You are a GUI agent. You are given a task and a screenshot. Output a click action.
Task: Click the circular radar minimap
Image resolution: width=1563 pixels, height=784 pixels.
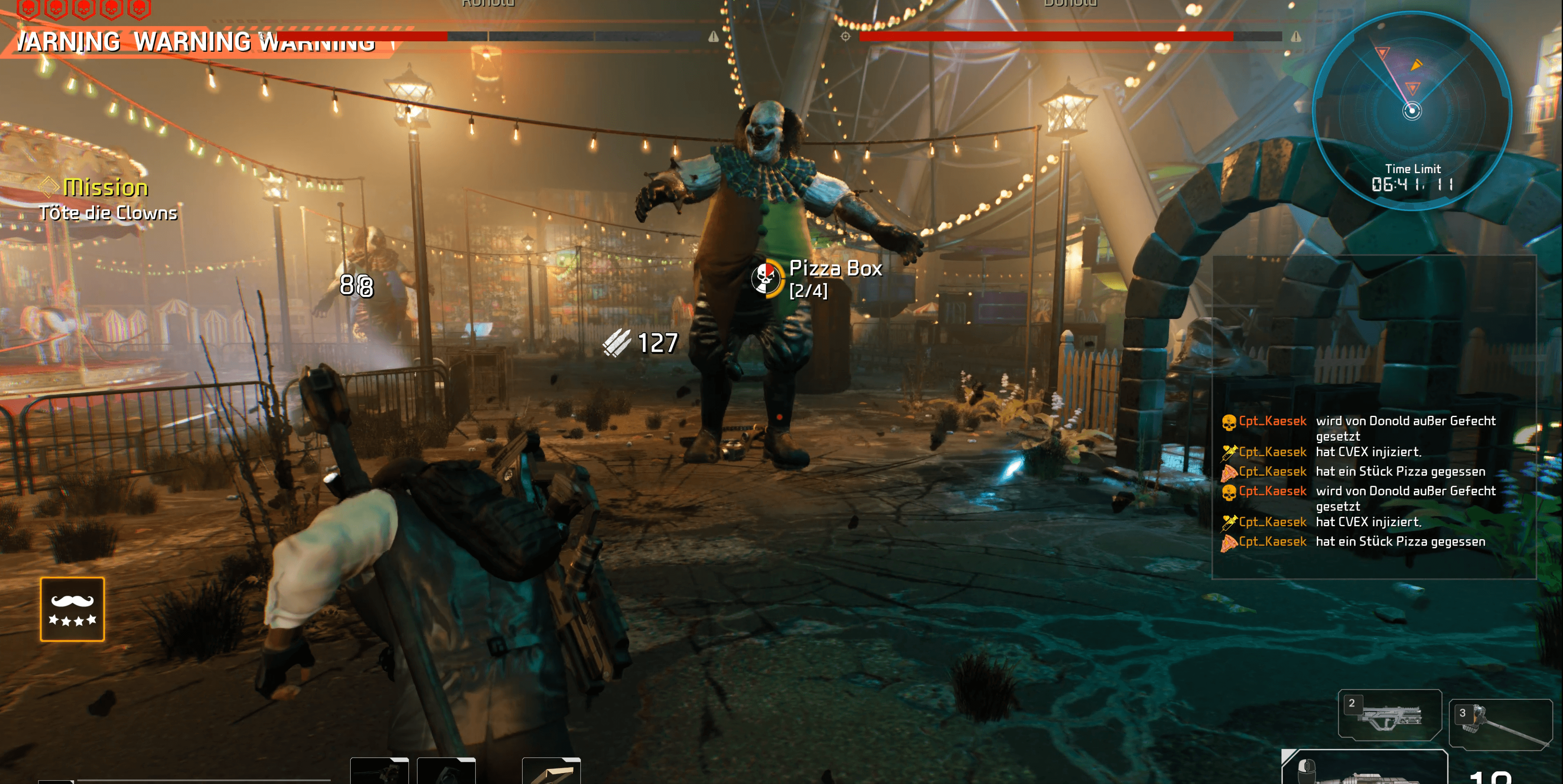click(x=1411, y=110)
